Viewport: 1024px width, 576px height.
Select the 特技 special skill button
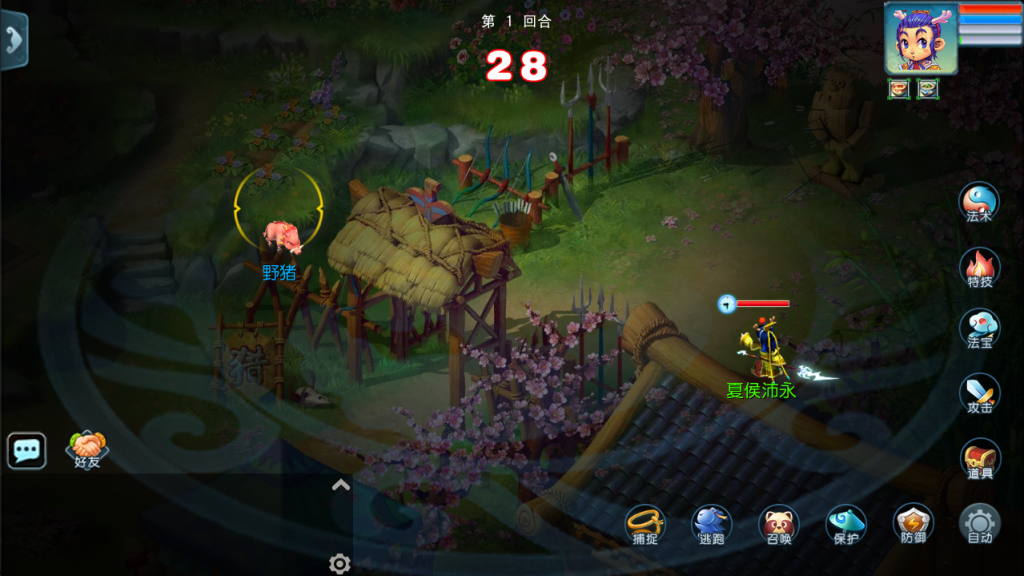979,267
